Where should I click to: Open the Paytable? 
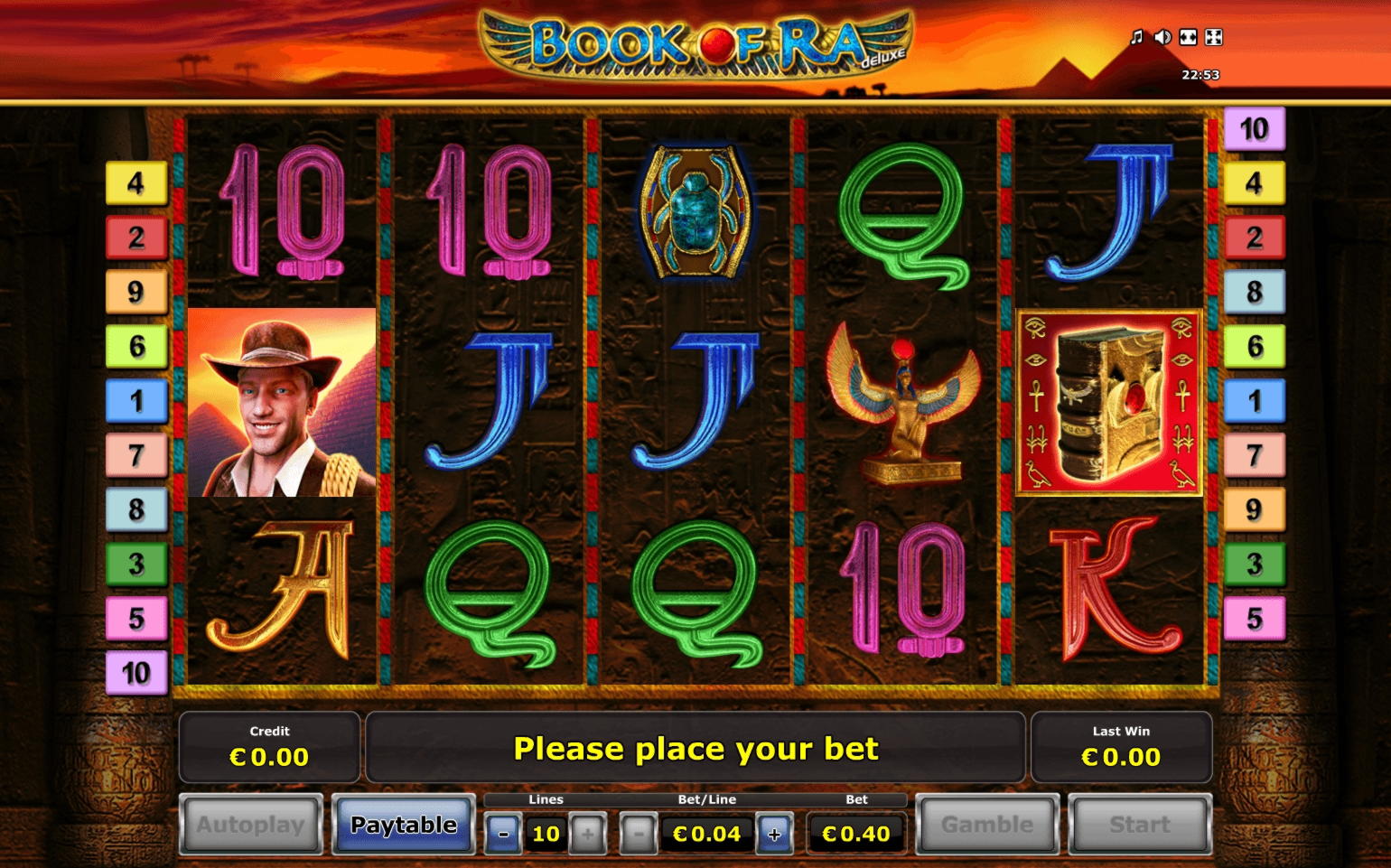point(404,824)
